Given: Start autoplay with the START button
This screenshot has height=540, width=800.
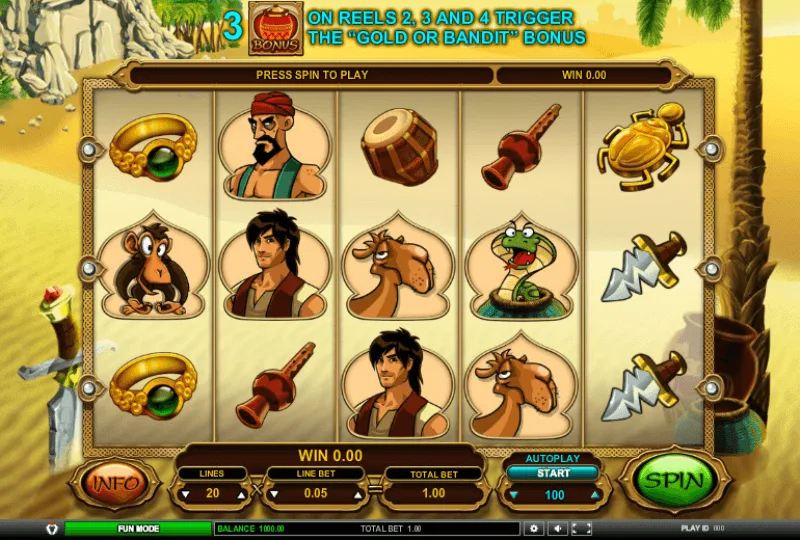Looking at the screenshot, I should tap(553, 473).
